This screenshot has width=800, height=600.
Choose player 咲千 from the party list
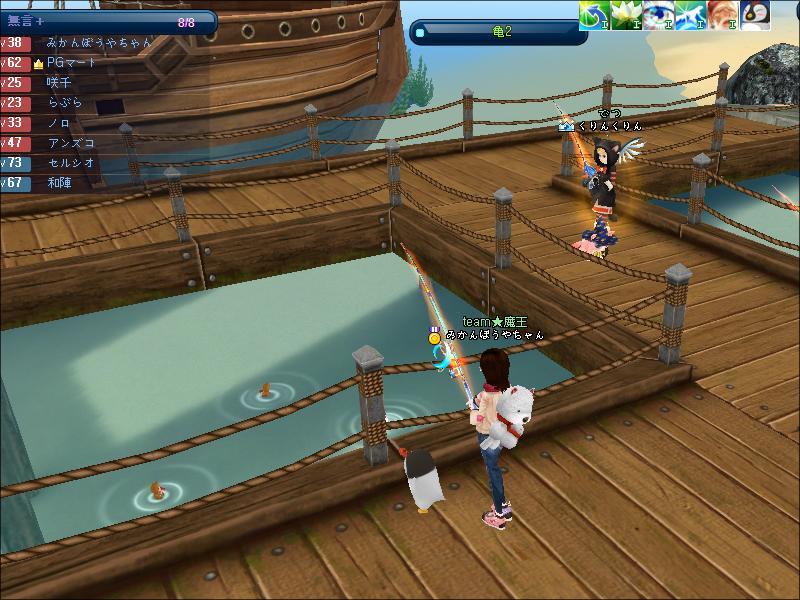click(x=60, y=83)
